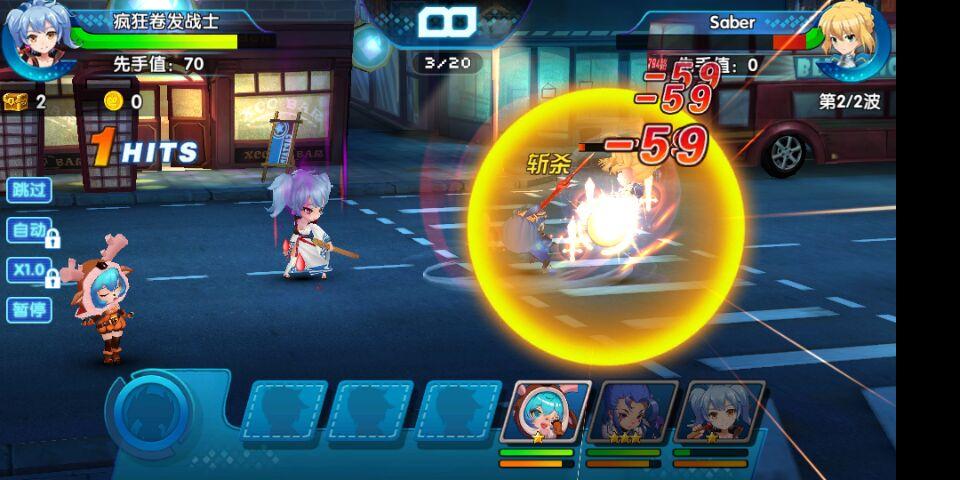
Task: Click the gold coin counter icon
Action: click(113, 100)
